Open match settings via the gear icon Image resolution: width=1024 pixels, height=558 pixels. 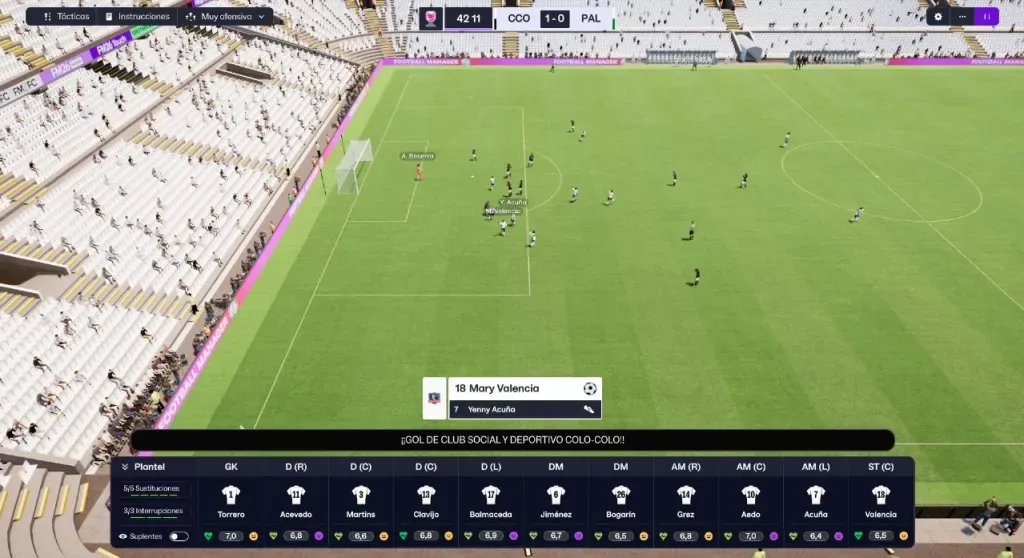pos(938,16)
